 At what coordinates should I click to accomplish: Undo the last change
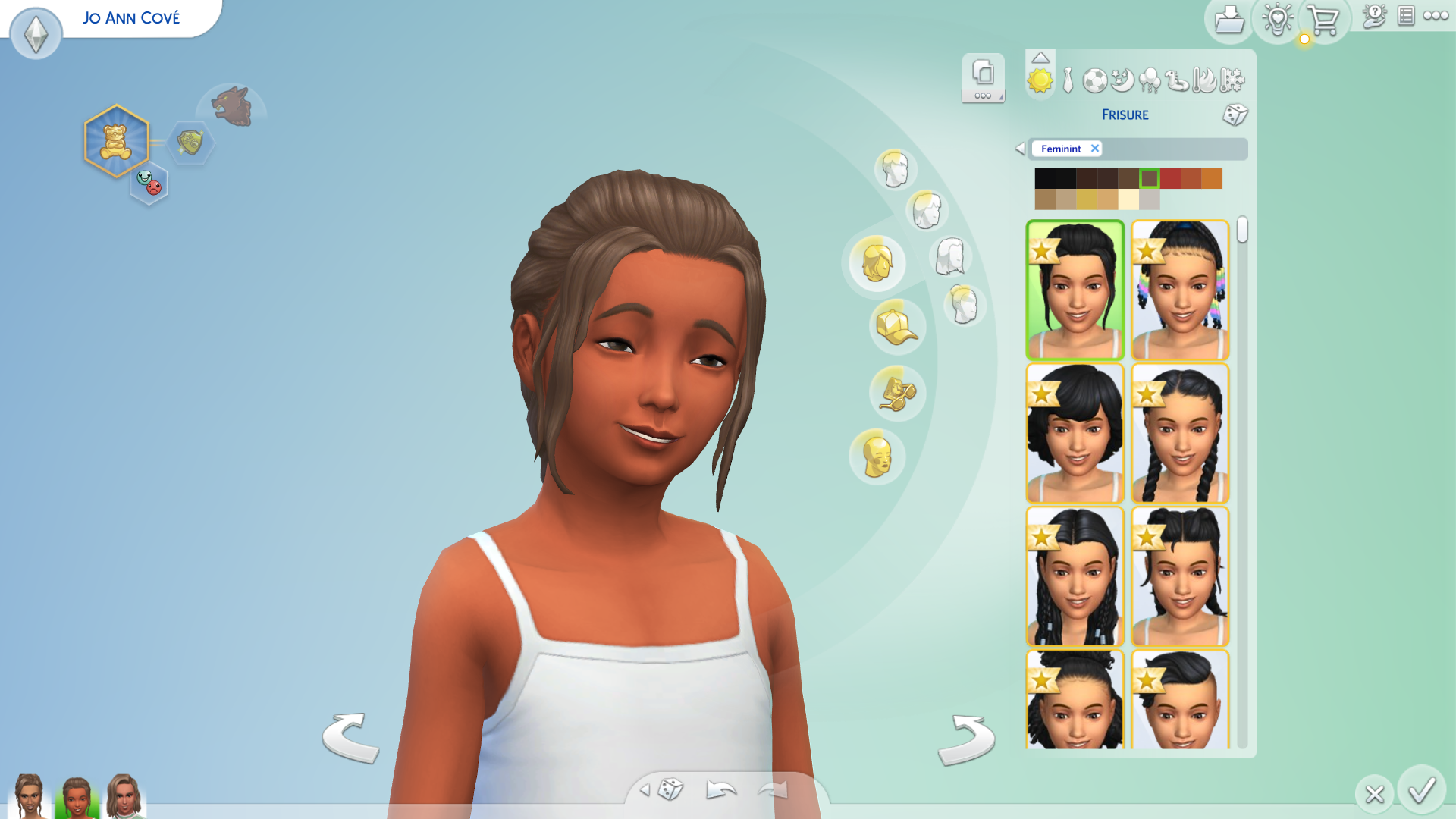point(720,790)
